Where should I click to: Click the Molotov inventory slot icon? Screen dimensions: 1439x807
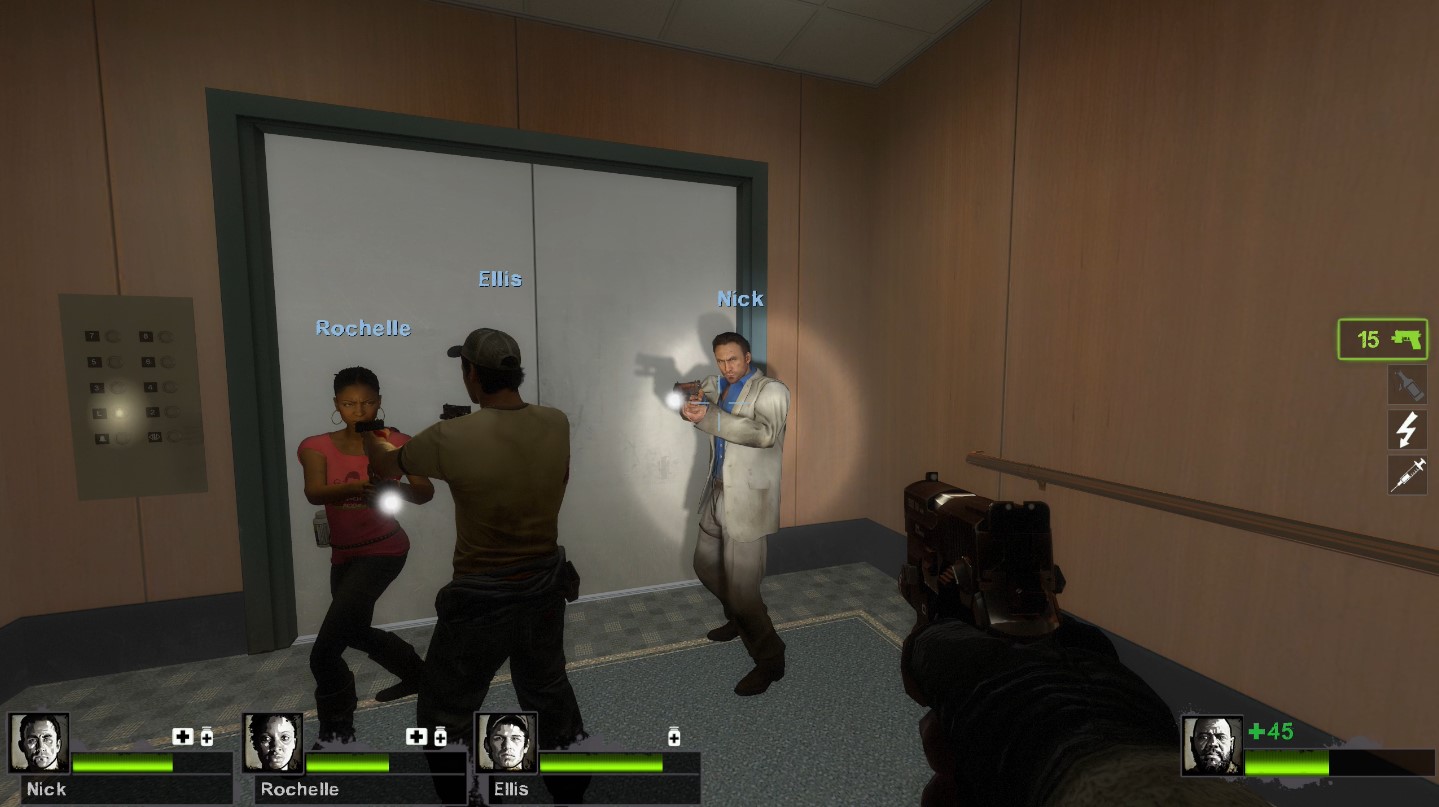click(x=1406, y=384)
